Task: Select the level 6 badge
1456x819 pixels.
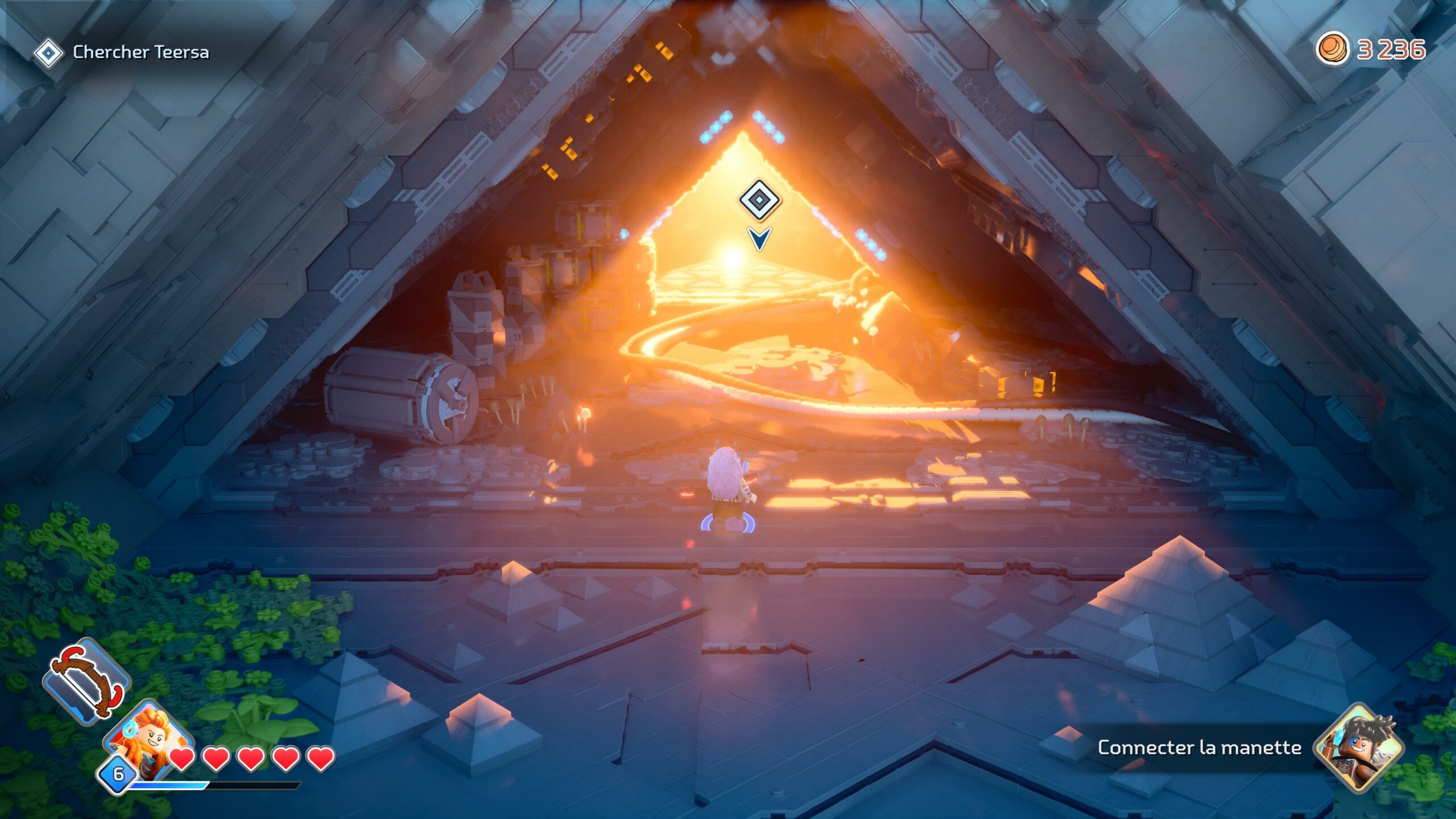Action: 118,773
